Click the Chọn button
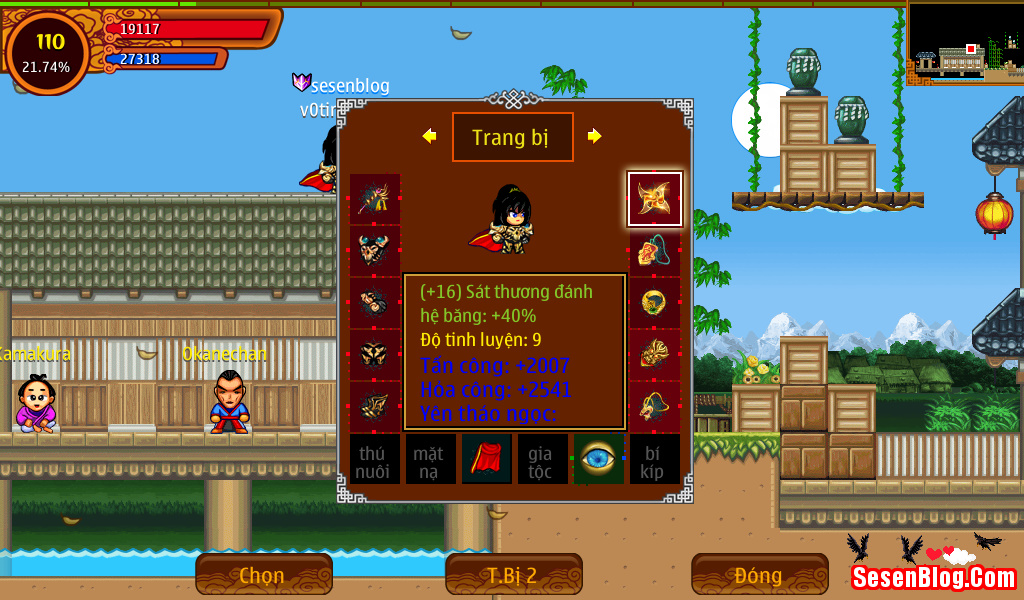 [x=263, y=575]
